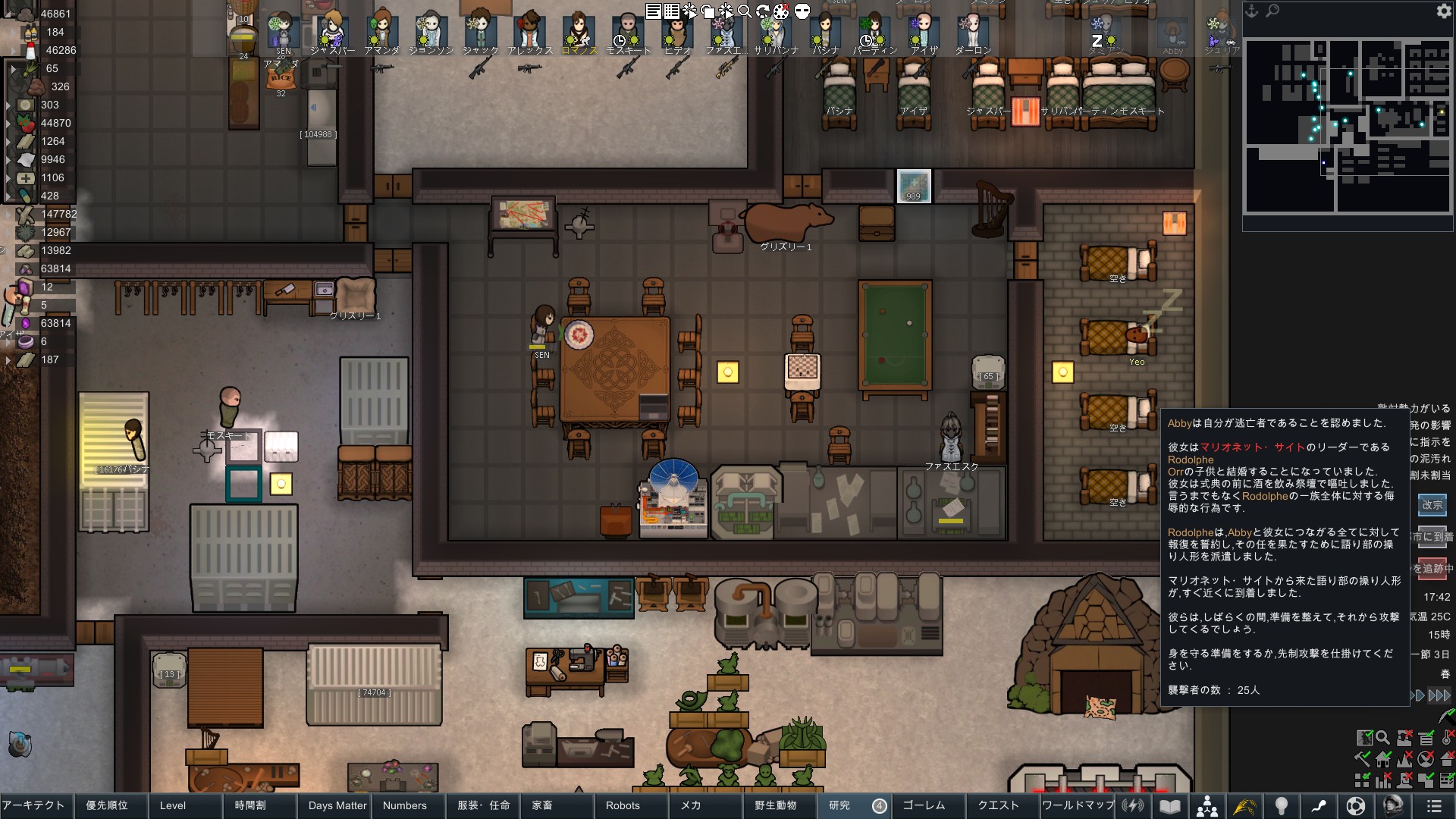Screen dimensions: 1456x819
Task: Select colonist アマンダ portrait
Action: tap(381, 32)
